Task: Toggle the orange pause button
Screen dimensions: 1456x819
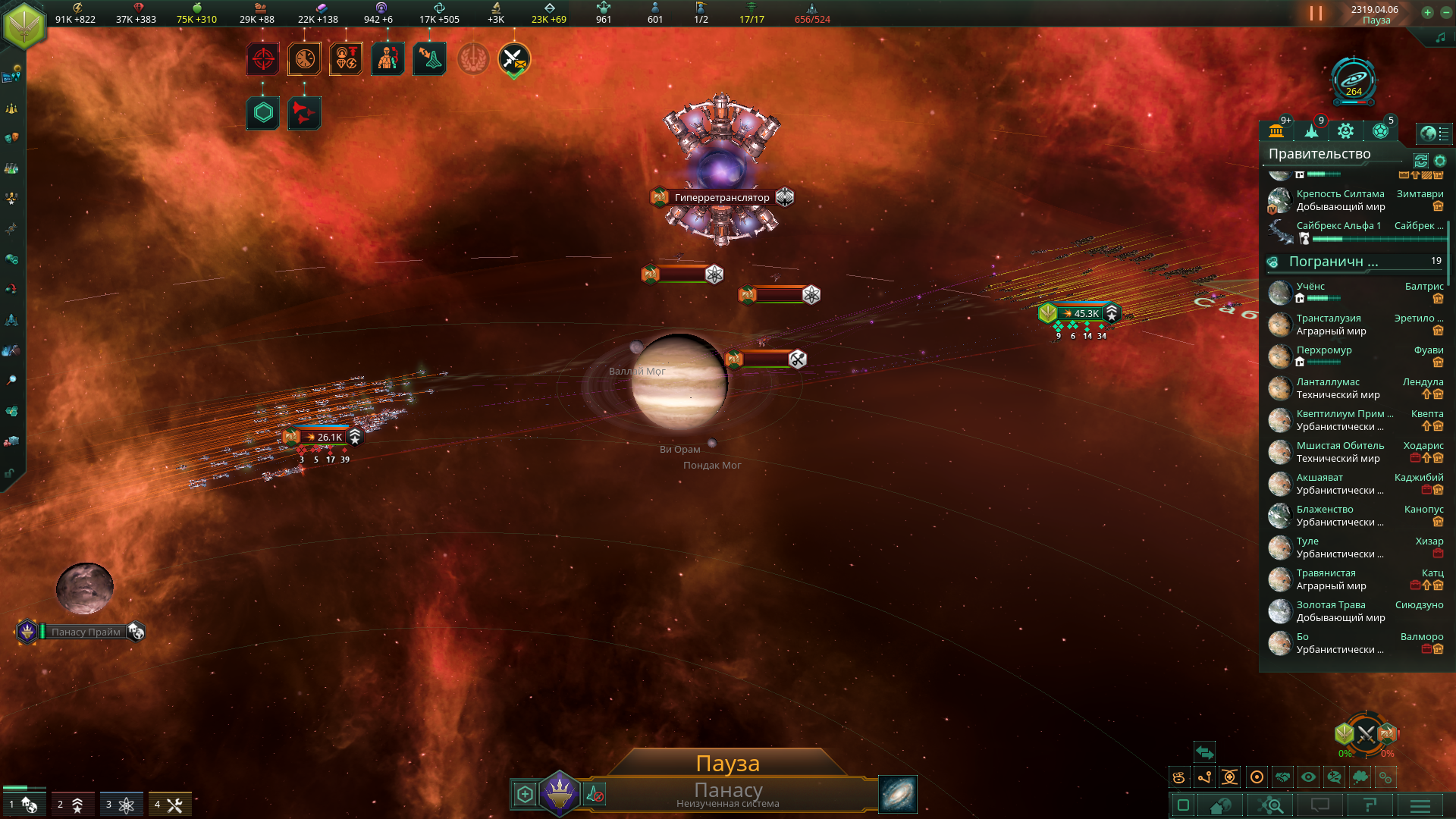Action: [x=1316, y=14]
